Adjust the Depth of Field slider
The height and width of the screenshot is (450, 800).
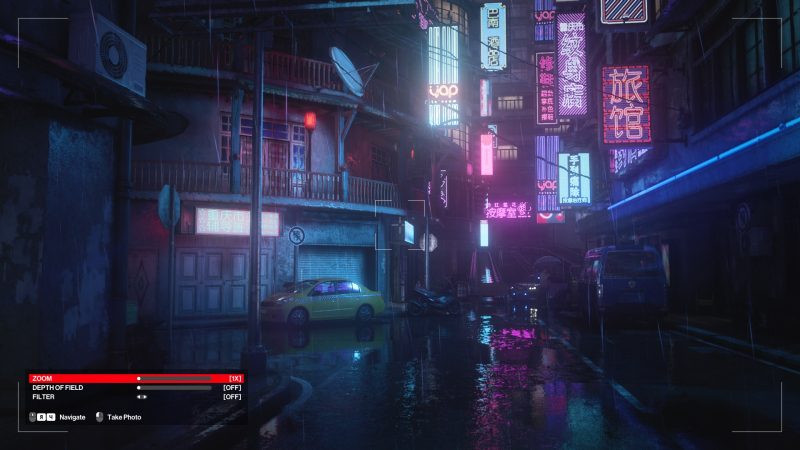[x=175, y=388]
